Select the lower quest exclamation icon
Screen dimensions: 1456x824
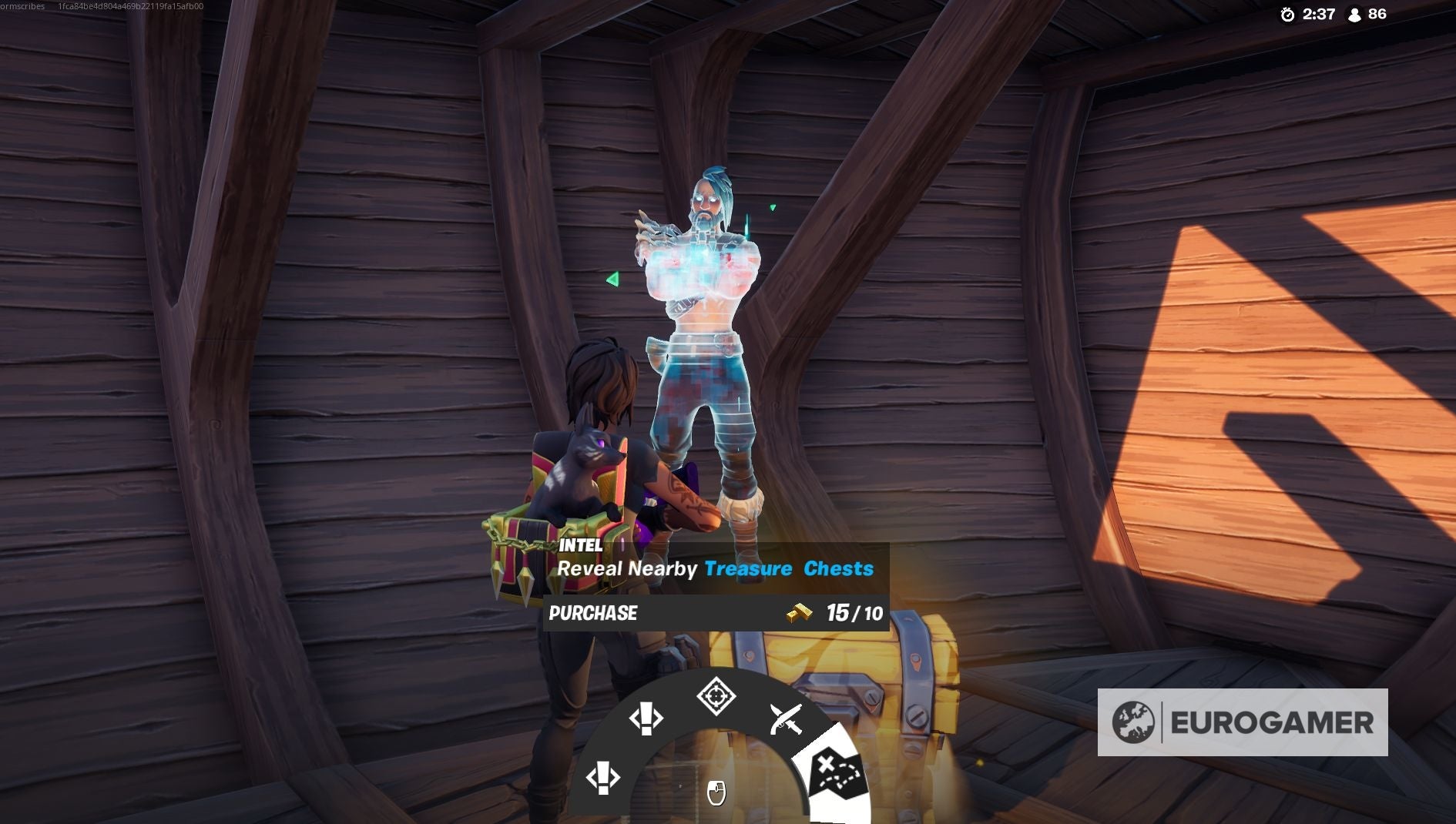[605, 779]
